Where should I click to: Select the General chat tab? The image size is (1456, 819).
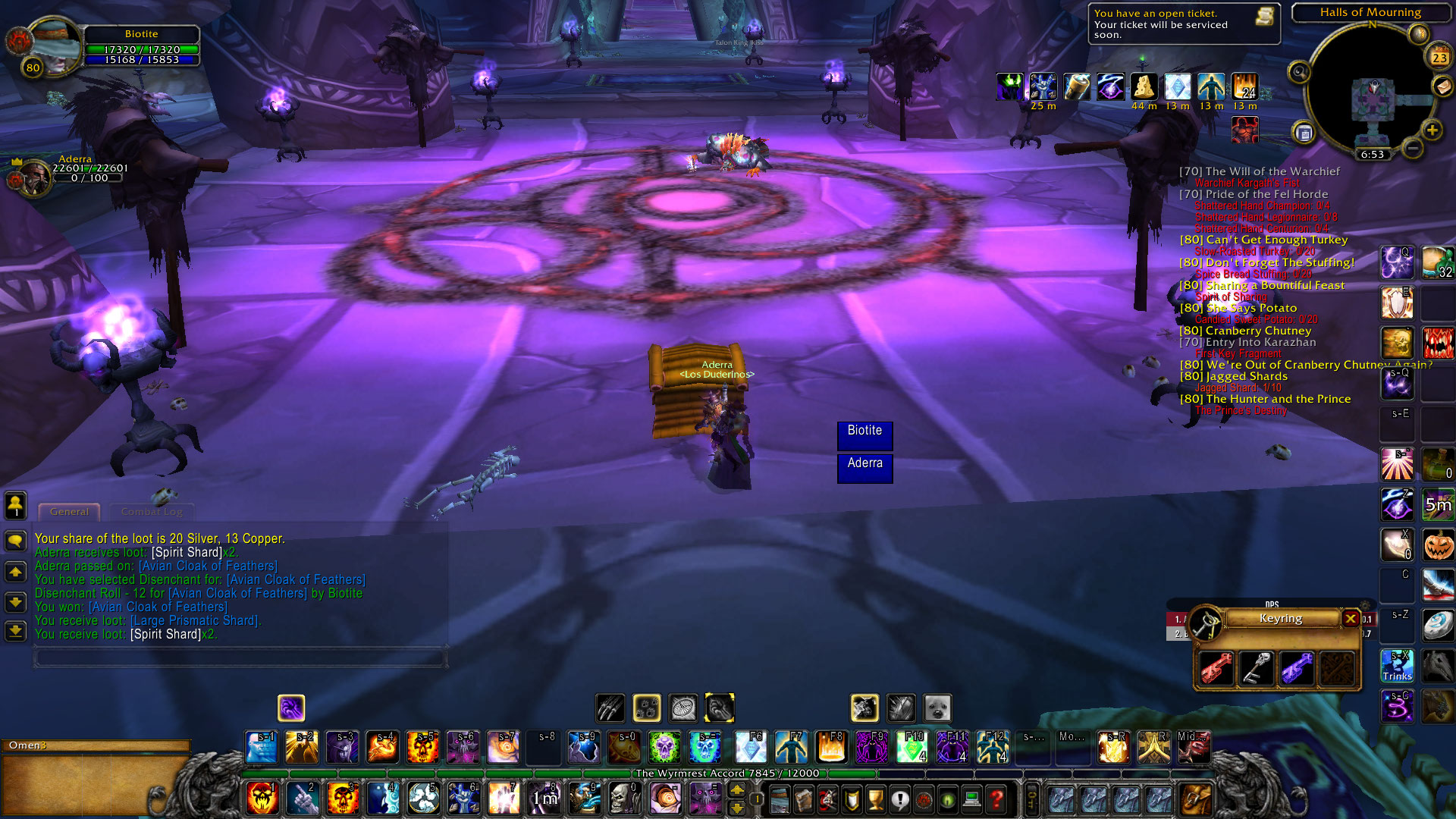tap(68, 512)
